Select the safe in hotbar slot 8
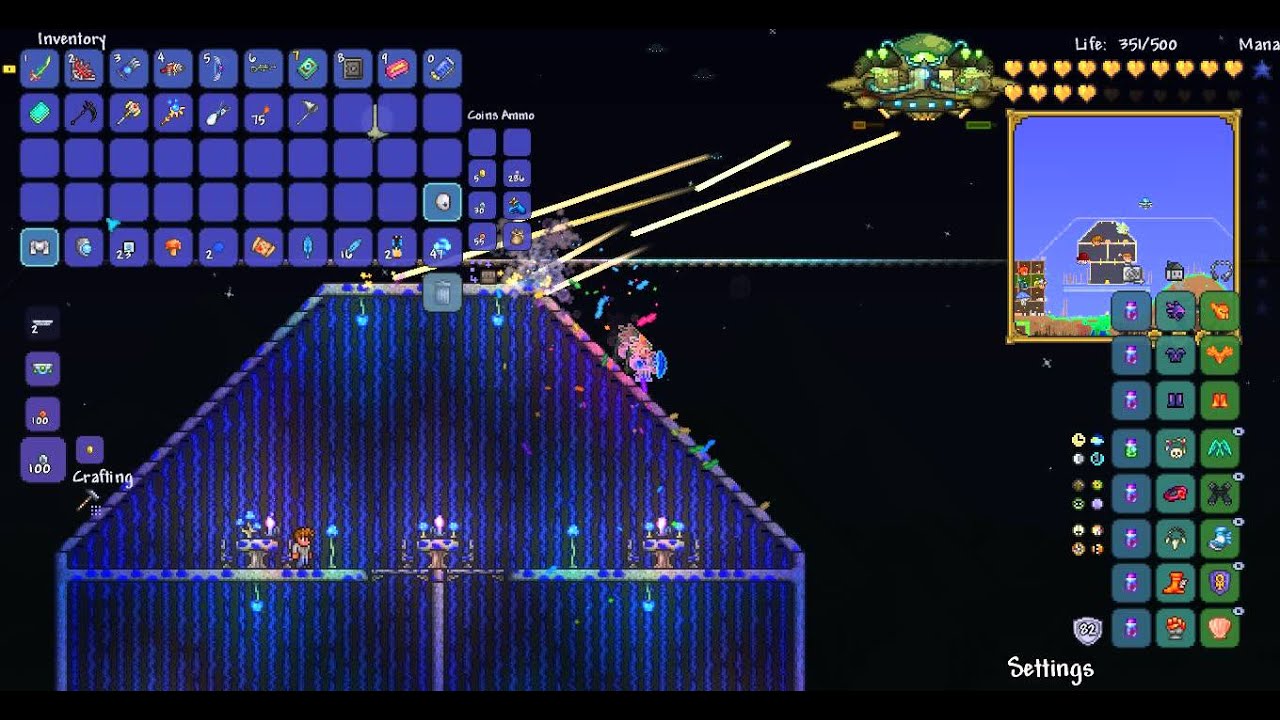This screenshot has height=720, width=1280. coord(352,68)
